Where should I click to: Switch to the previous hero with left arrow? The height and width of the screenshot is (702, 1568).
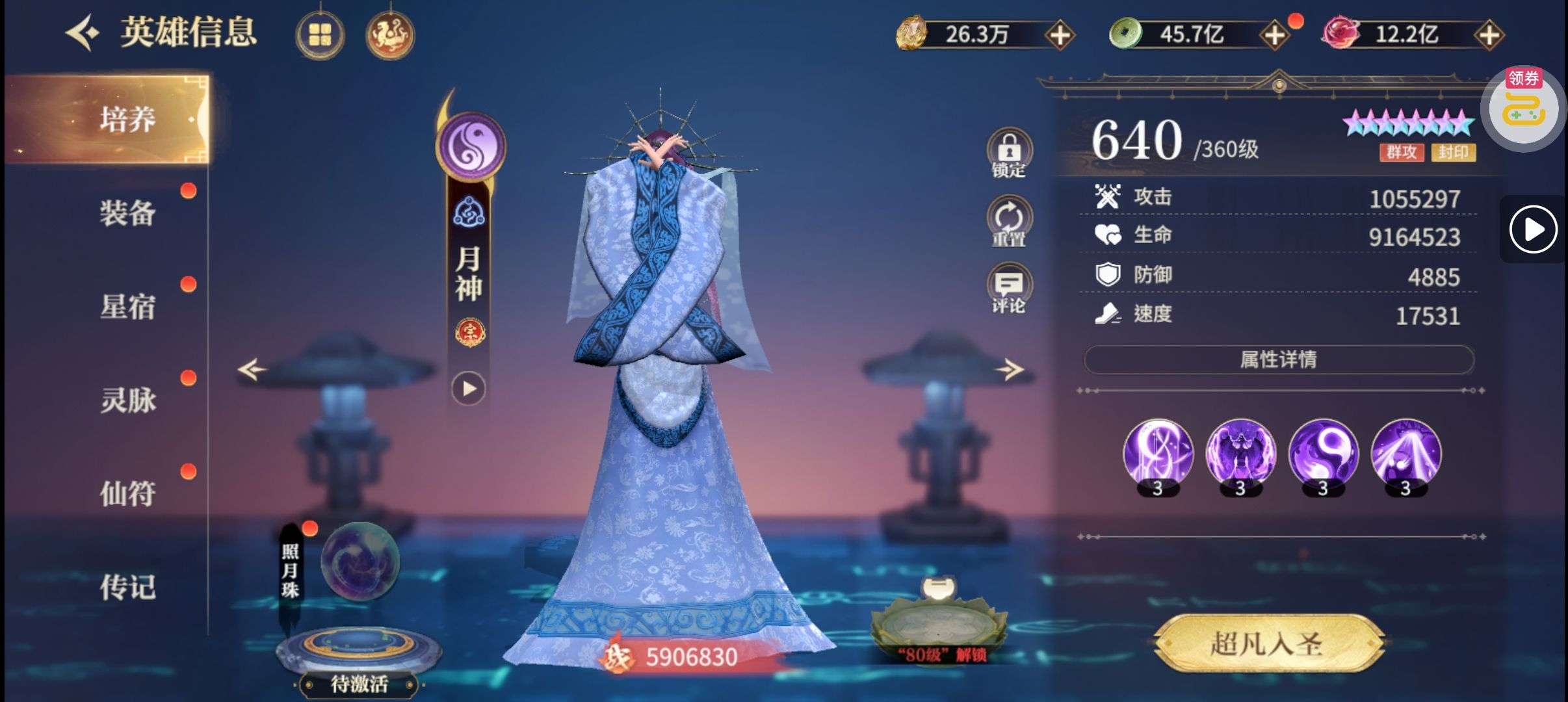pyautogui.click(x=252, y=370)
